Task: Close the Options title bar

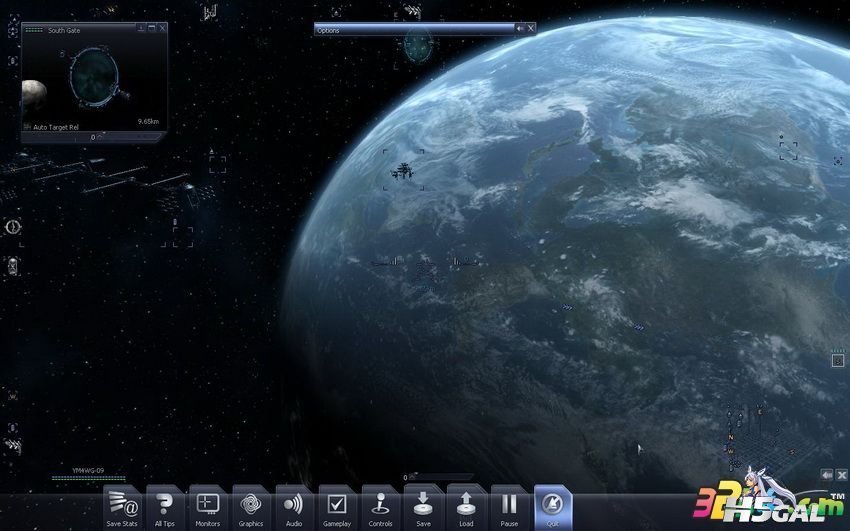Action: pos(531,29)
